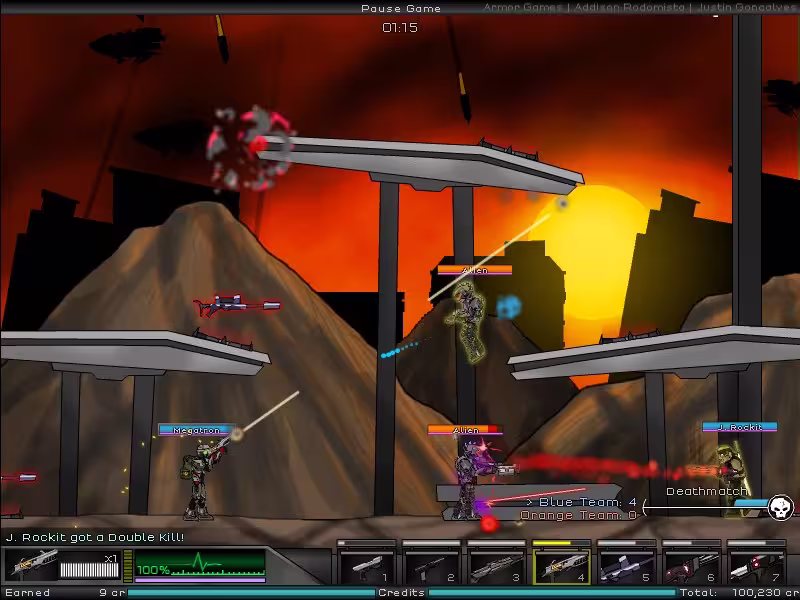Select highlighted weapon slot 4
The width and height of the screenshot is (800, 600).
[x=561, y=566]
